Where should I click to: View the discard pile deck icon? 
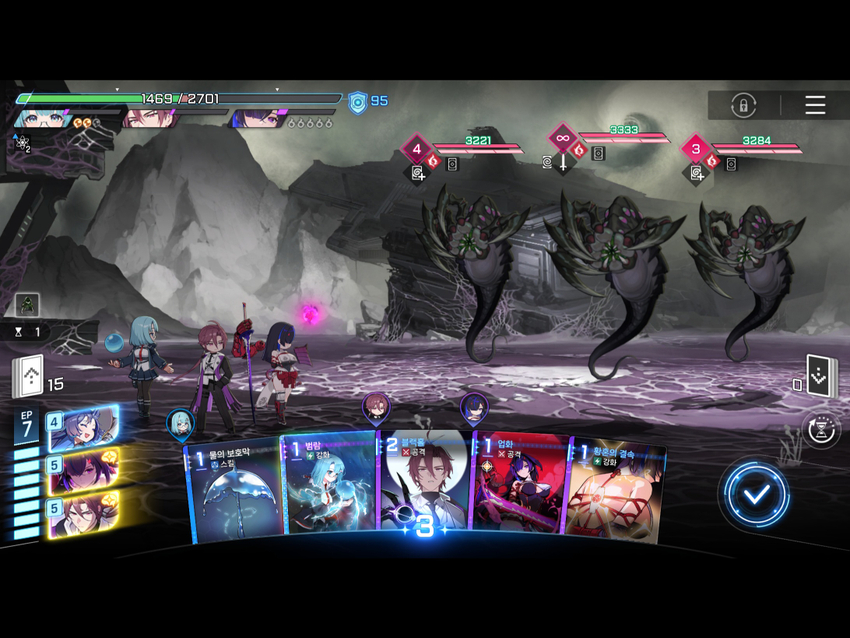pyautogui.click(x=818, y=377)
